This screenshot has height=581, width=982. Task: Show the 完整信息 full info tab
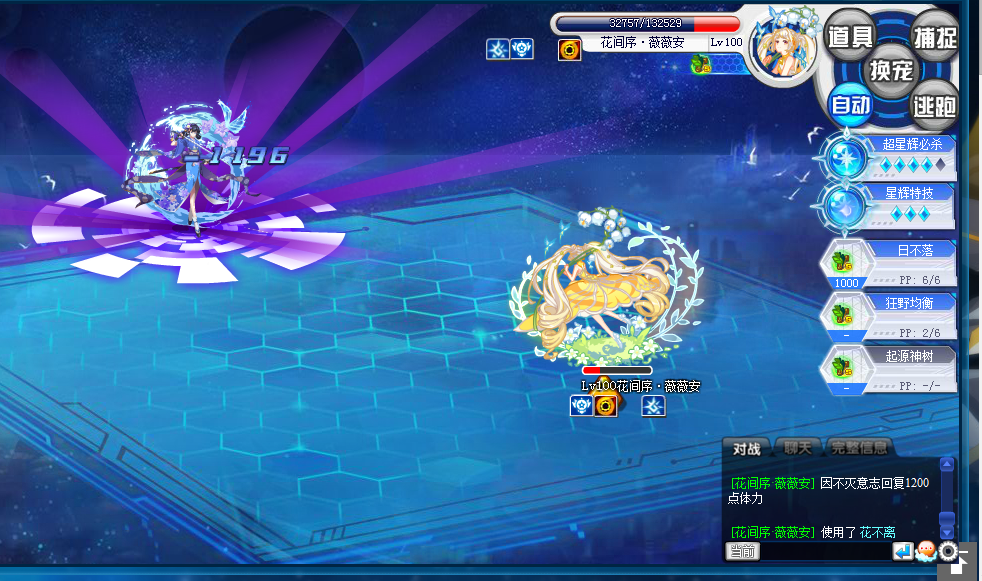858,449
